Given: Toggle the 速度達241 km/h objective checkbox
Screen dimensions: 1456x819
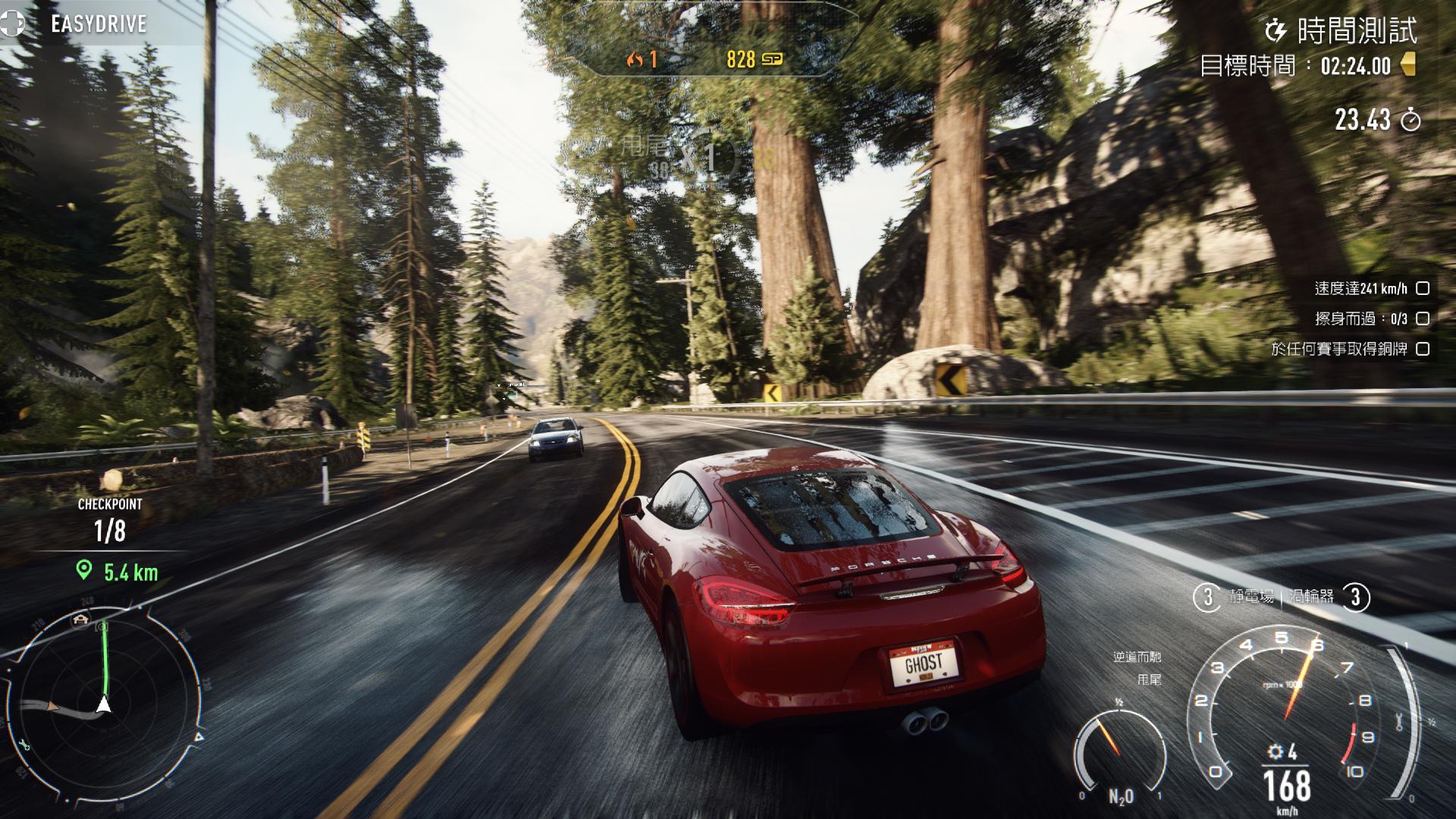Looking at the screenshot, I should (1423, 288).
